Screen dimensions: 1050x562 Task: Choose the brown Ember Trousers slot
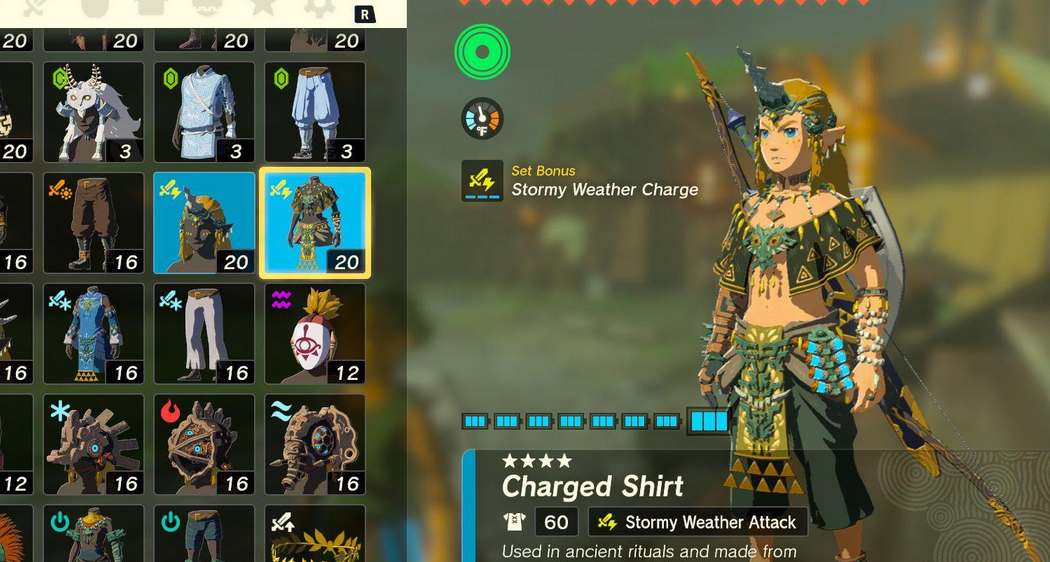[x=93, y=222]
